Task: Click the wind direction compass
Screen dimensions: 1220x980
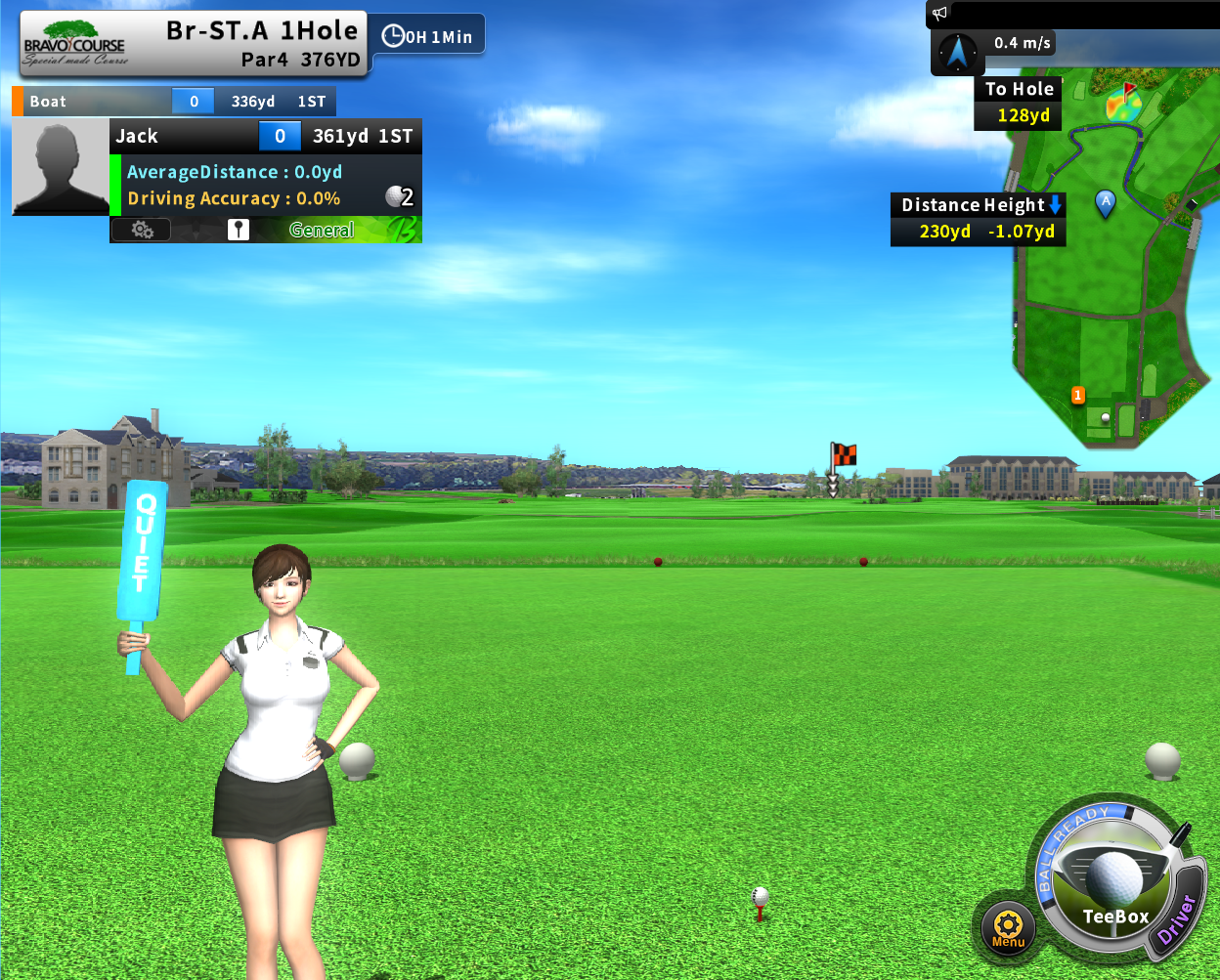Action: pos(958,51)
